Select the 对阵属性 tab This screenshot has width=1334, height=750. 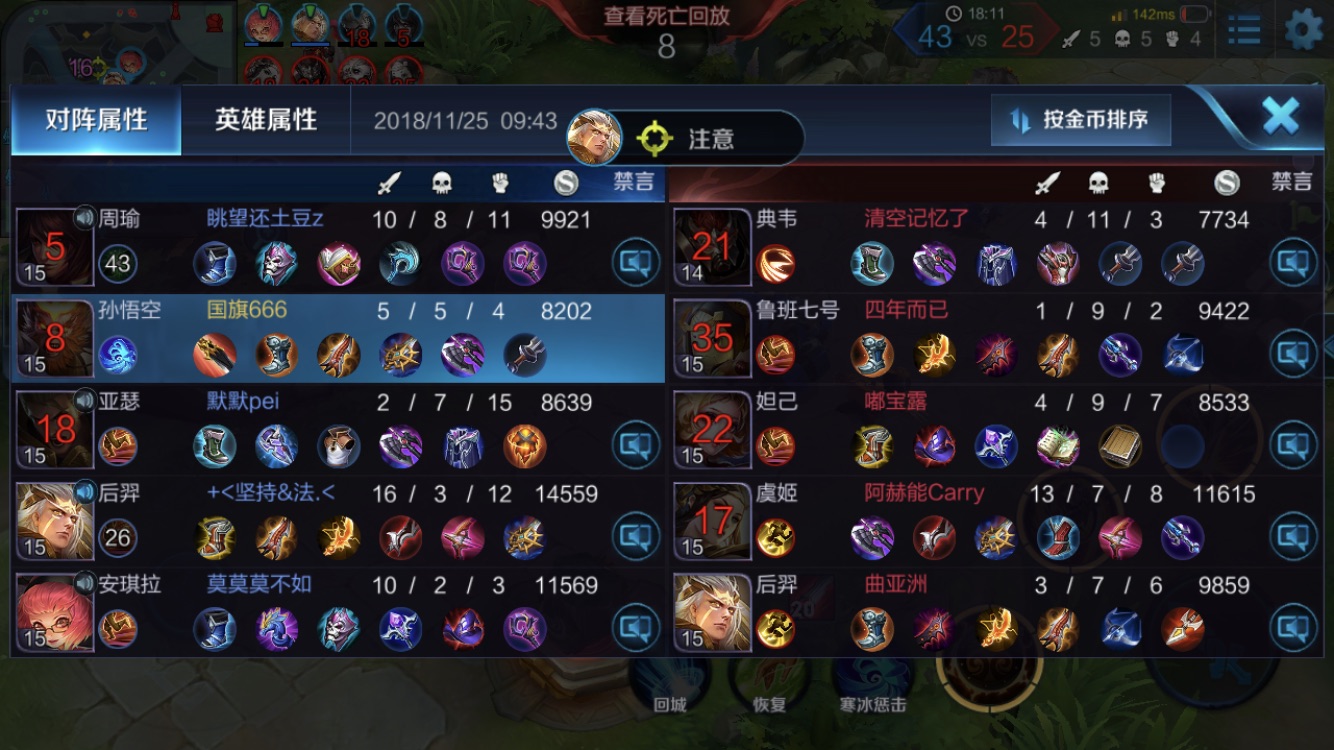point(96,120)
